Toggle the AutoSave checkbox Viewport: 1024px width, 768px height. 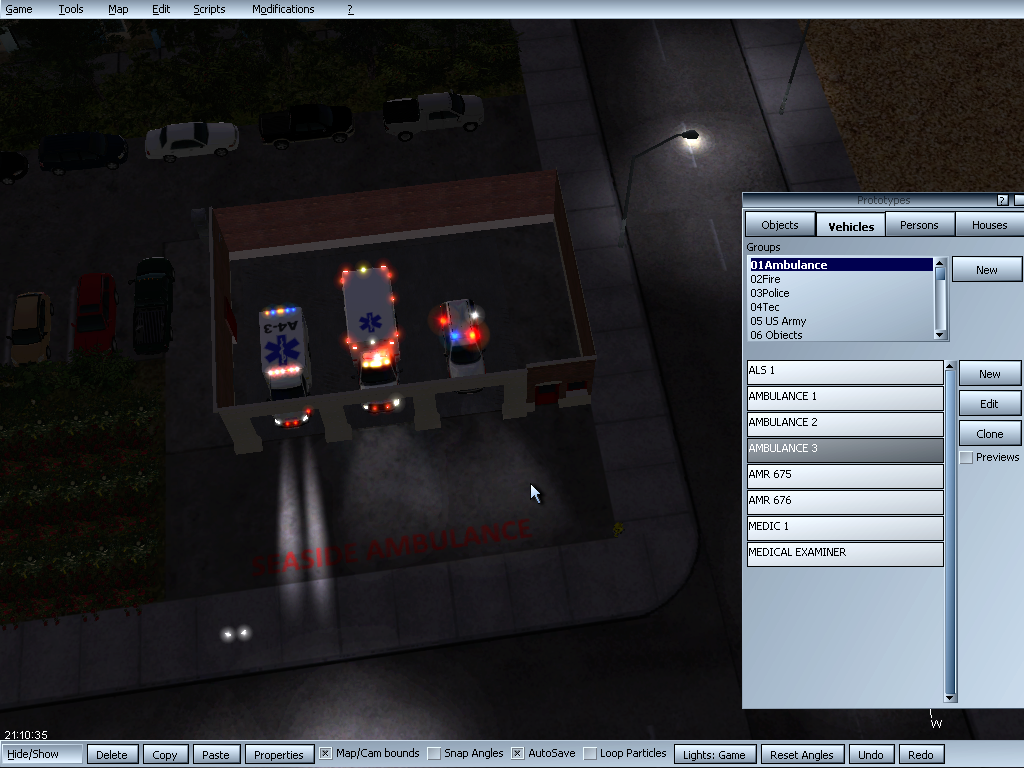point(518,754)
